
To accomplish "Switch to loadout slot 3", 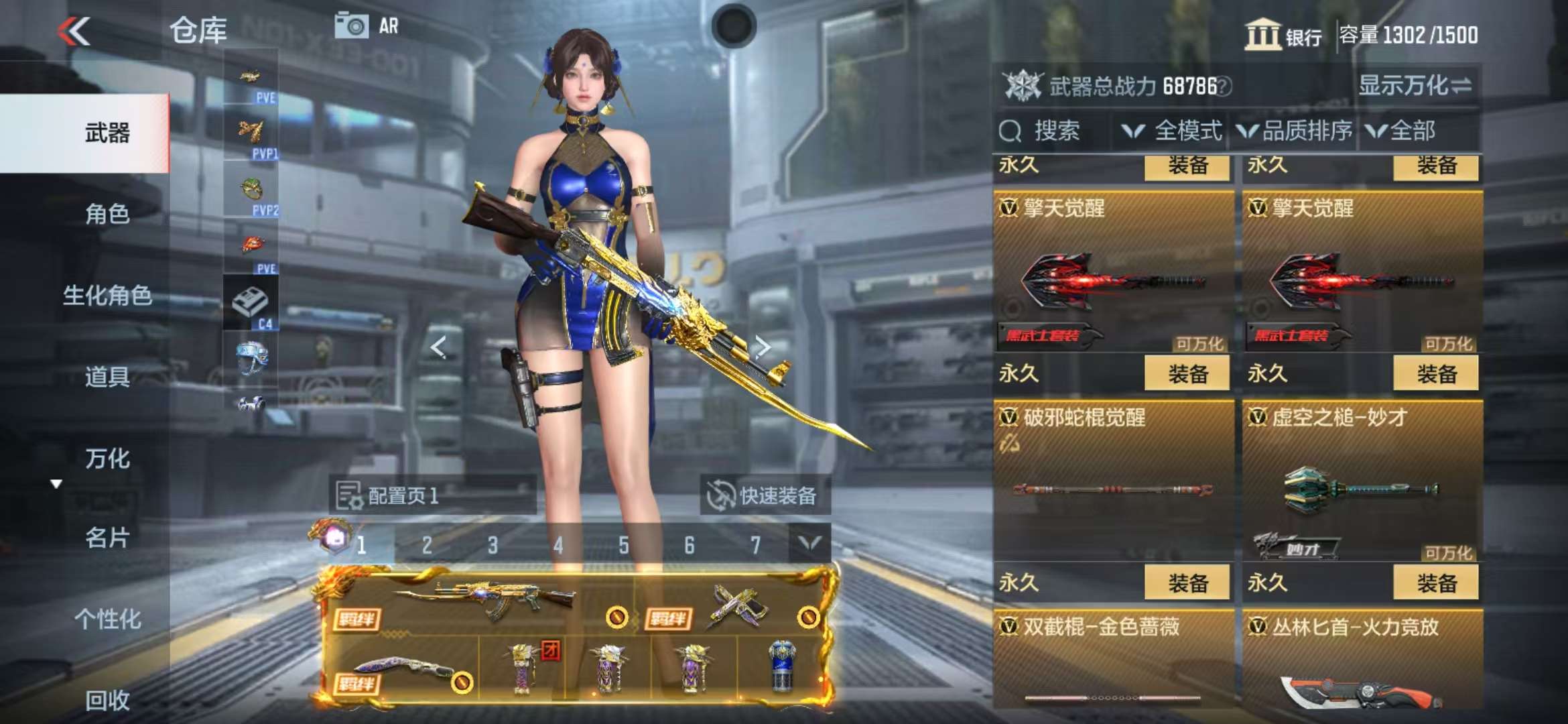I will click(493, 546).
